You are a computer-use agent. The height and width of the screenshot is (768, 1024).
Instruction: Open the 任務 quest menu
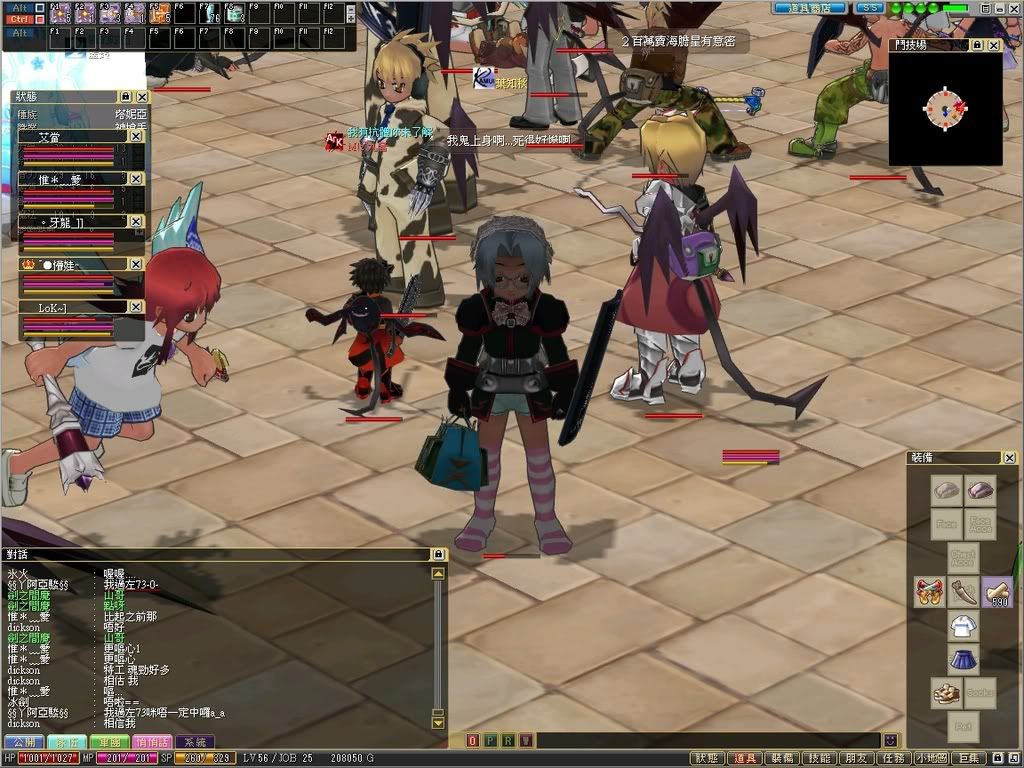[892, 758]
